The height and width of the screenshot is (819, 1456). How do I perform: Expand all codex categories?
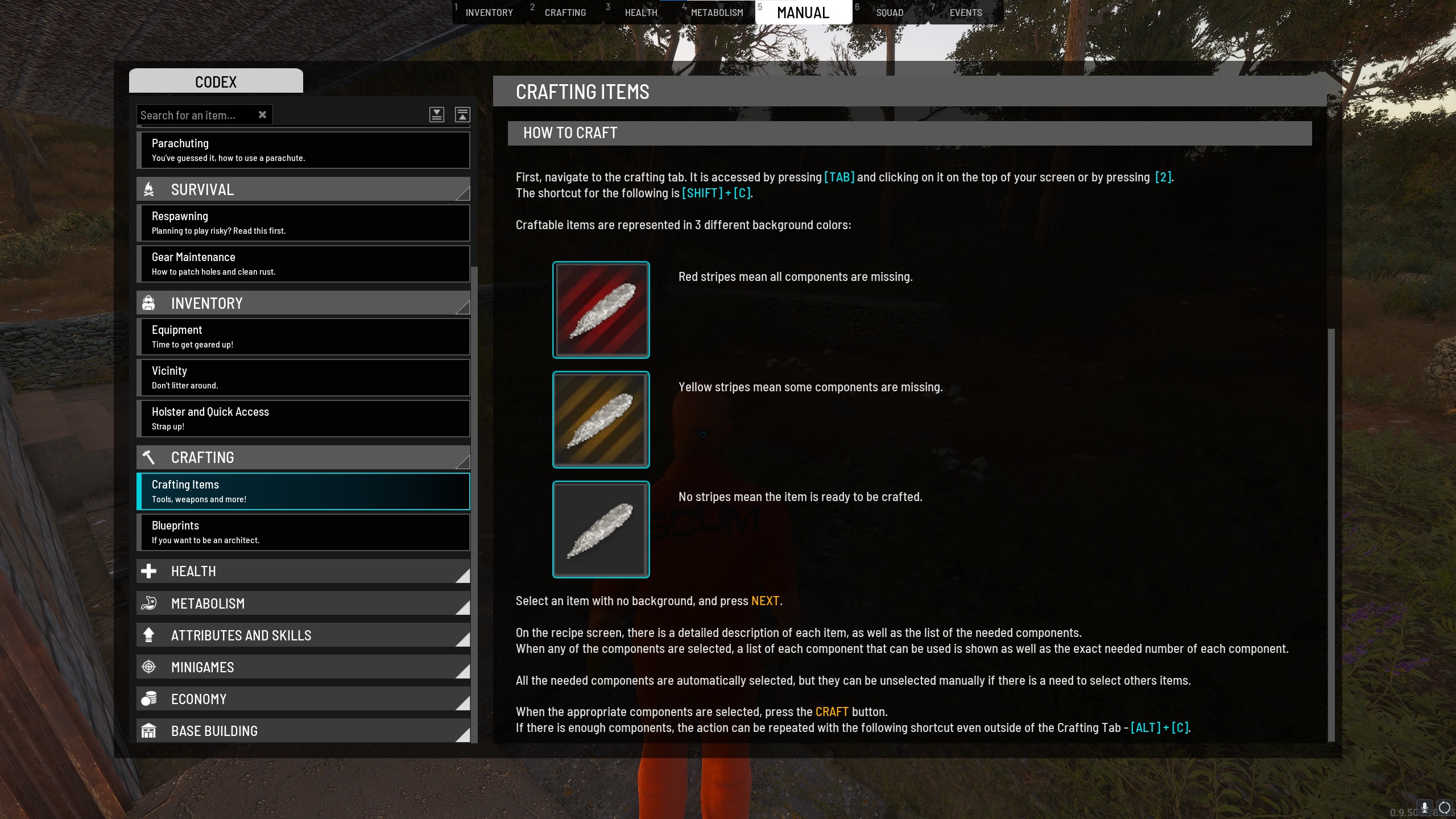click(x=436, y=115)
